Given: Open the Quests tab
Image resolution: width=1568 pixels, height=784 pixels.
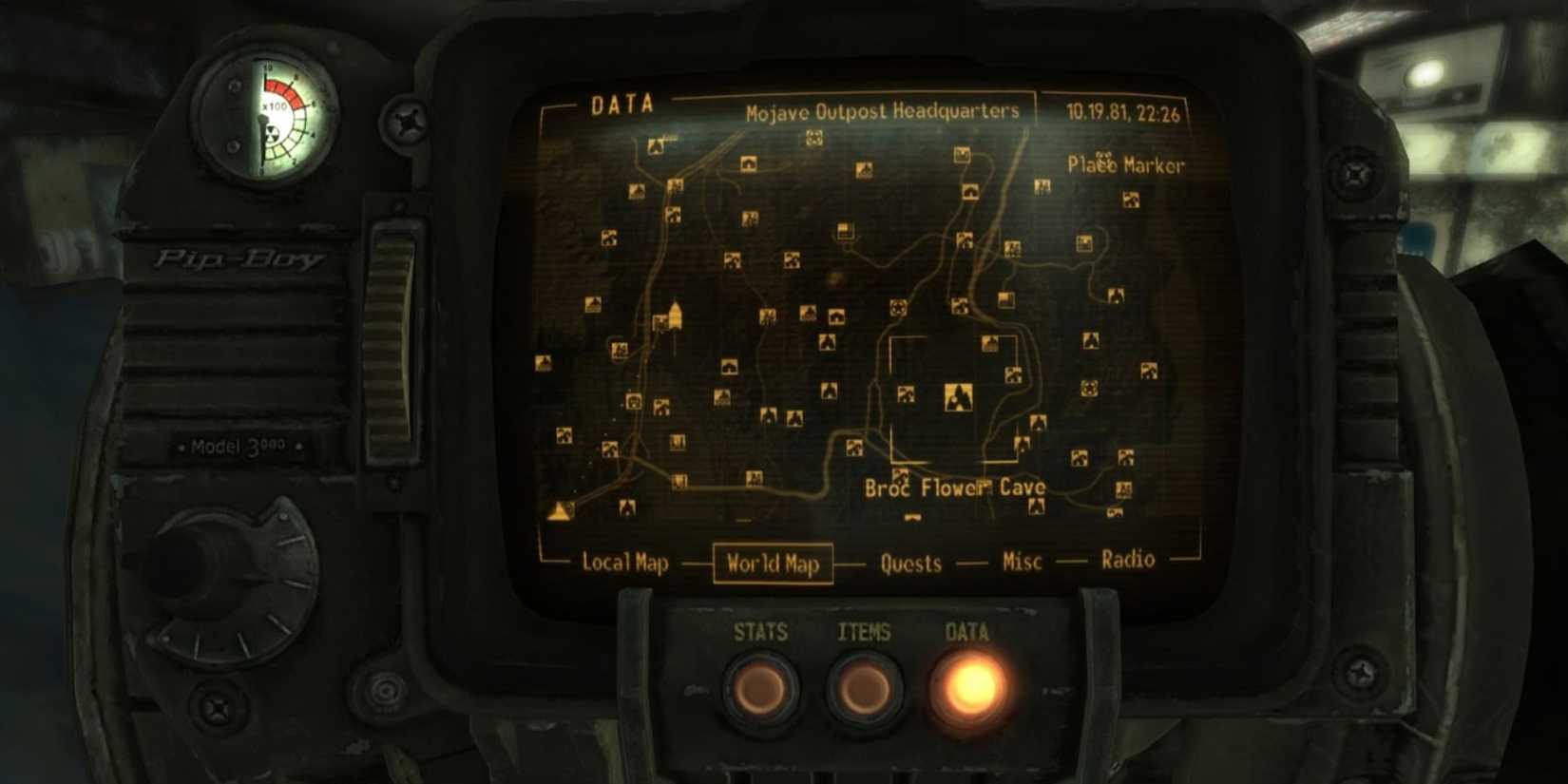Looking at the screenshot, I should (x=909, y=564).
